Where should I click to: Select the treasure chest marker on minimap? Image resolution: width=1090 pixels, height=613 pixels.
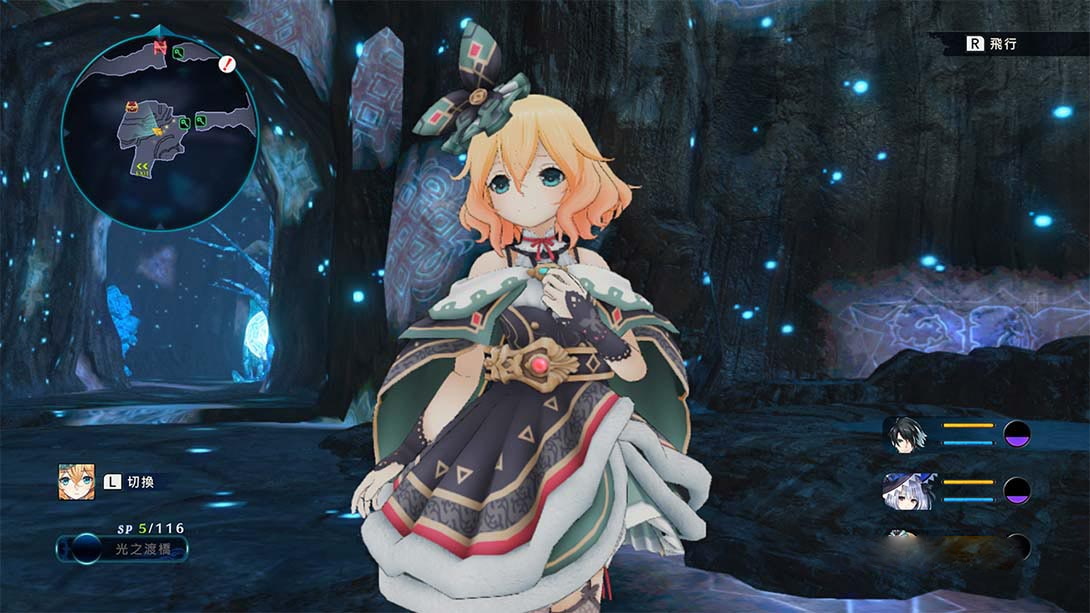[132, 107]
